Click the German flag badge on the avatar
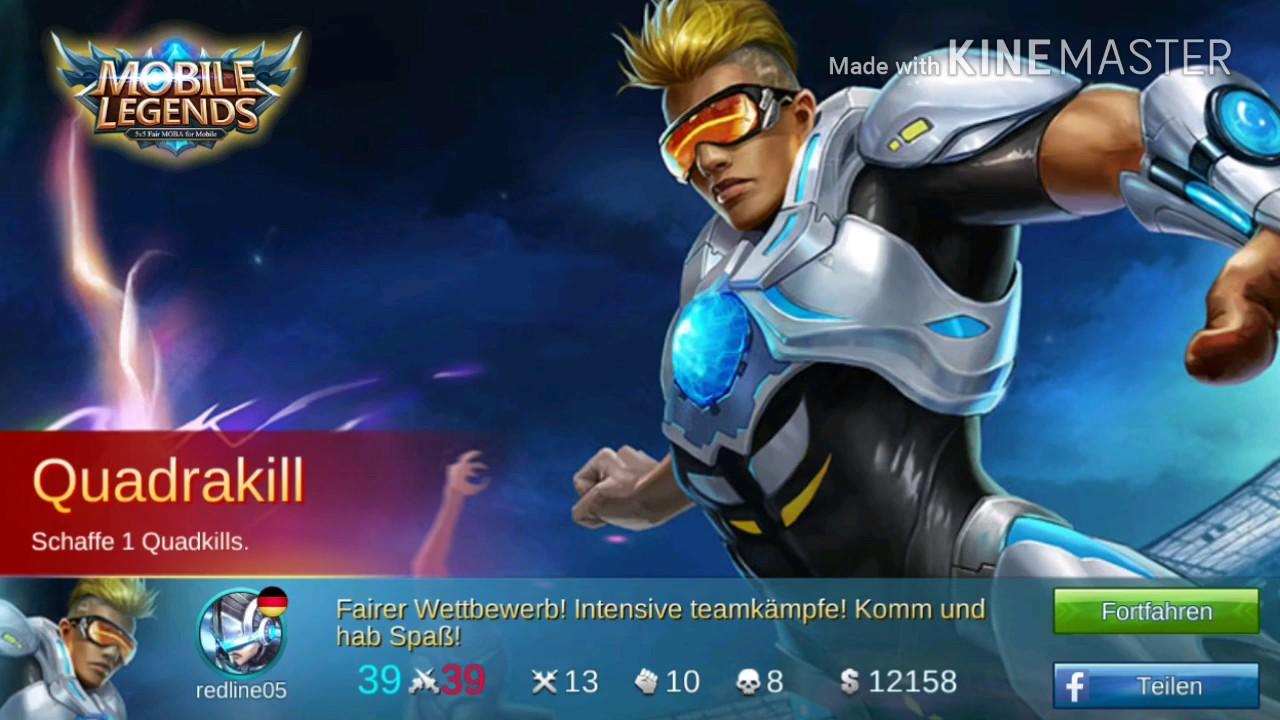 [272, 600]
